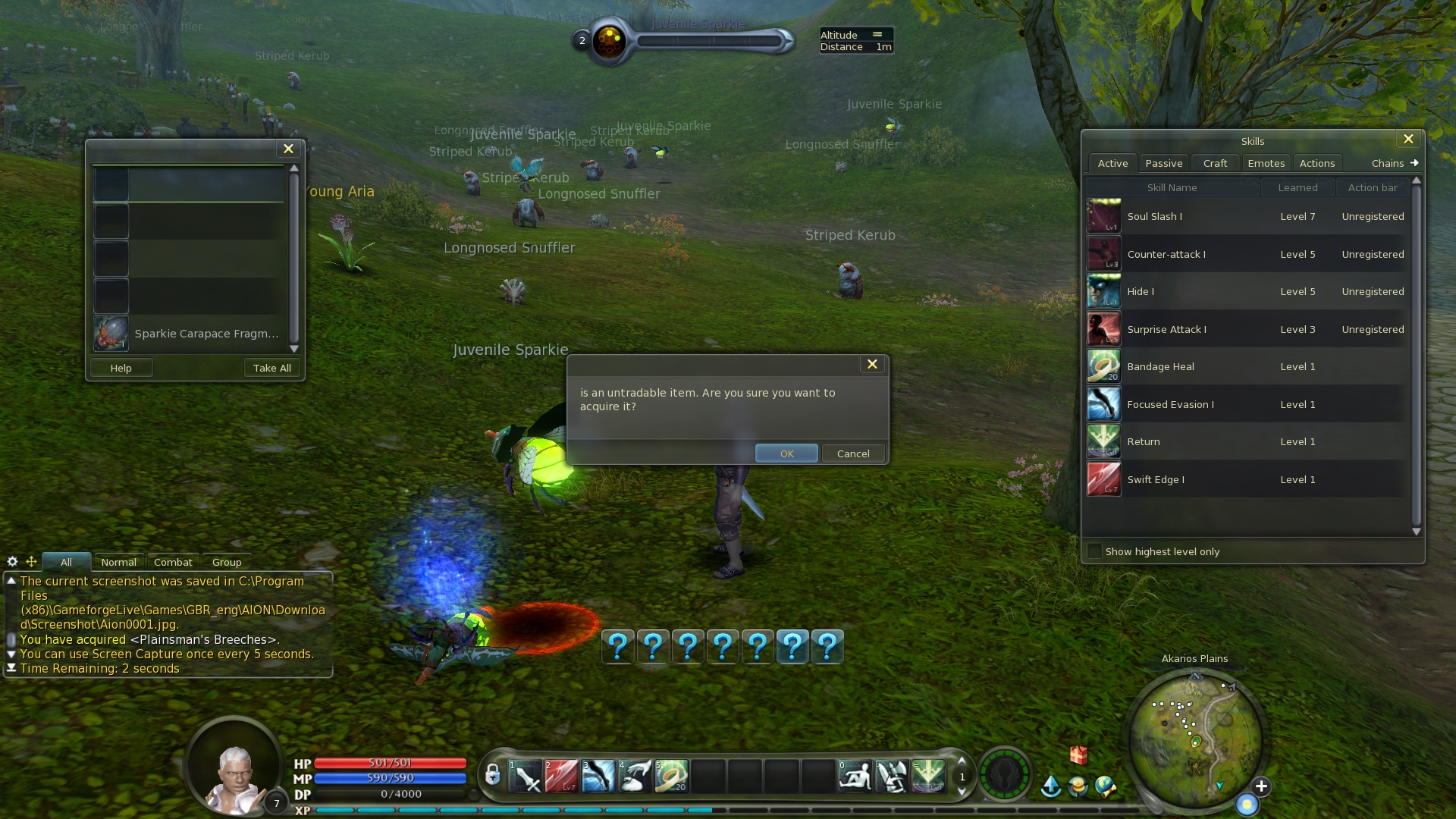Confirm acquiring the untradable item with OK
Viewport: 1456px width, 819px height.
(786, 453)
